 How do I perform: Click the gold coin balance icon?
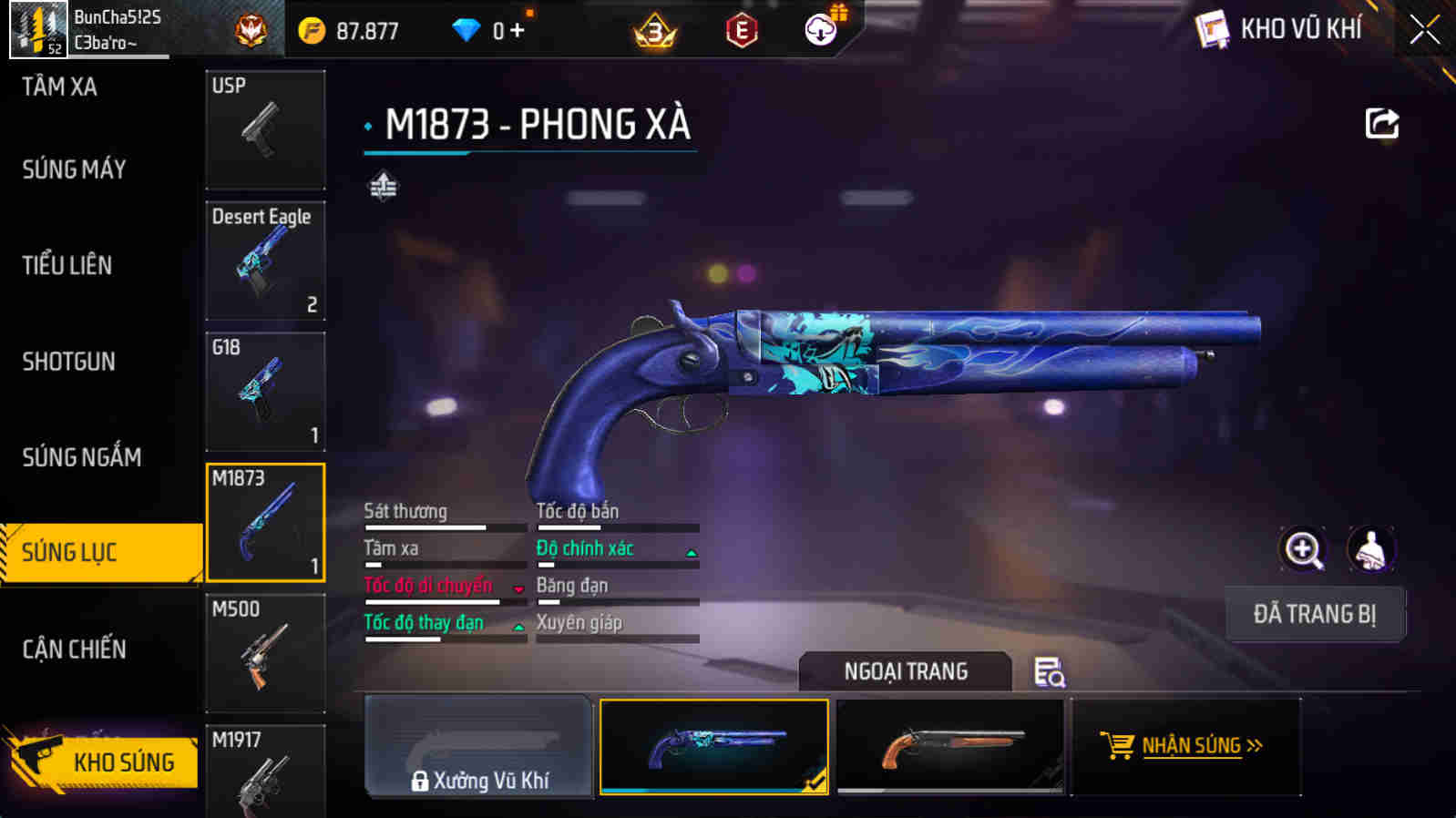coord(313,28)
